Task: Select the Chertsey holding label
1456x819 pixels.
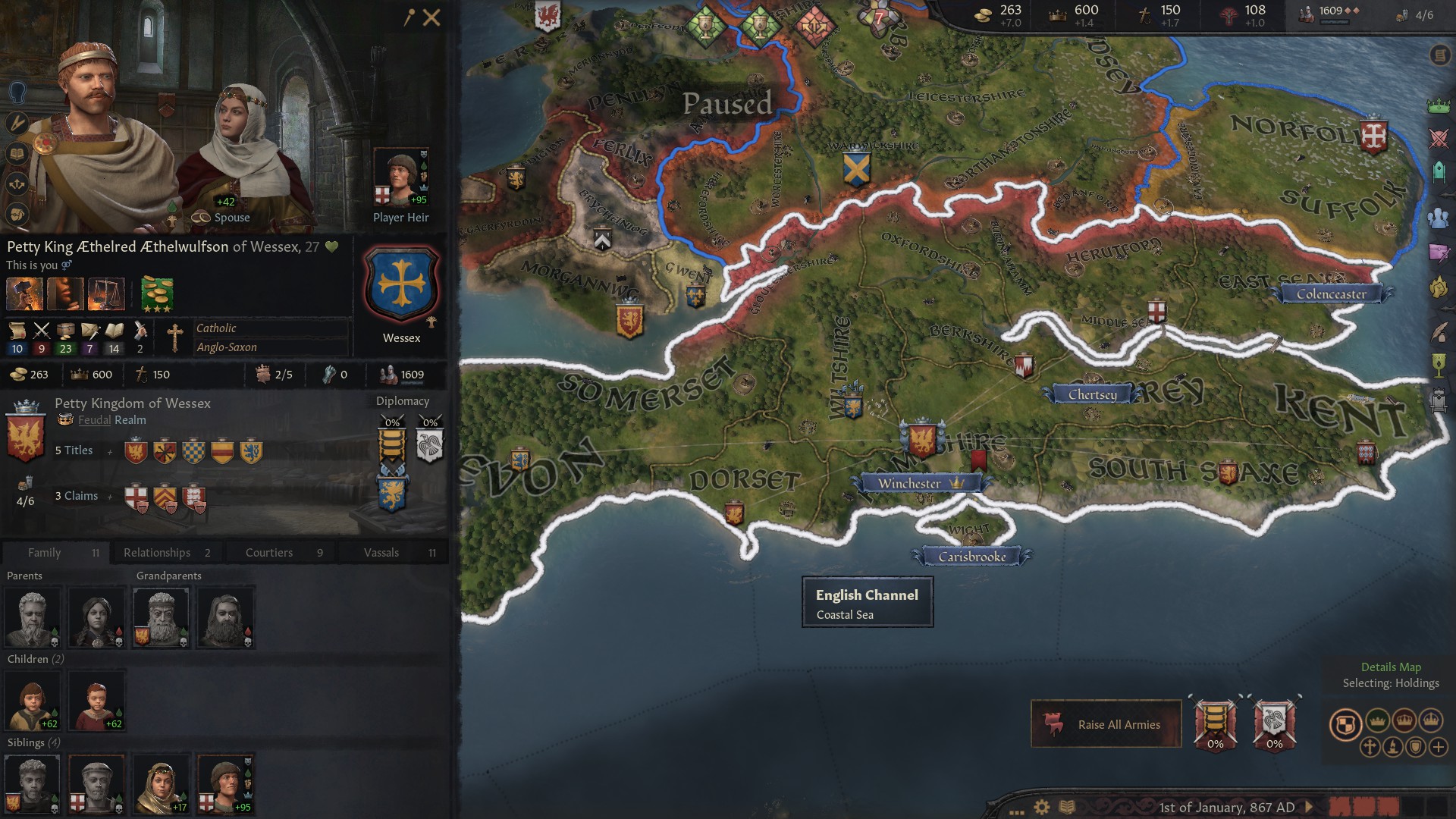Action: (1092, 394)
